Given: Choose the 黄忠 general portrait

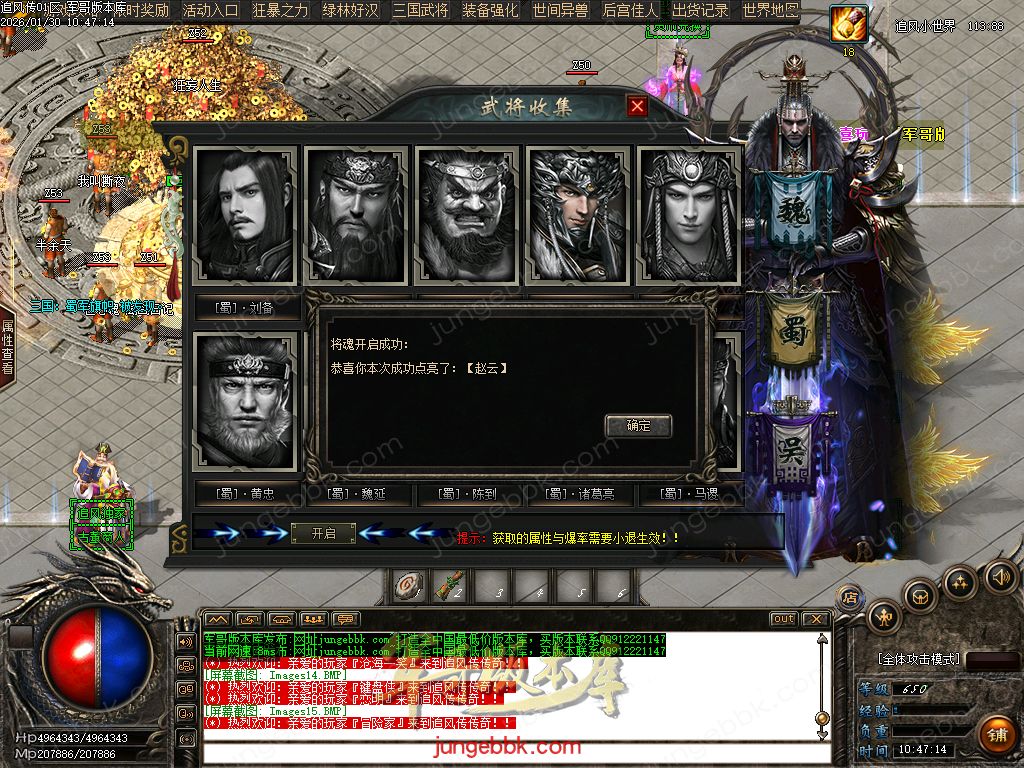Looking at the screenshot, I should pos(246,402).
